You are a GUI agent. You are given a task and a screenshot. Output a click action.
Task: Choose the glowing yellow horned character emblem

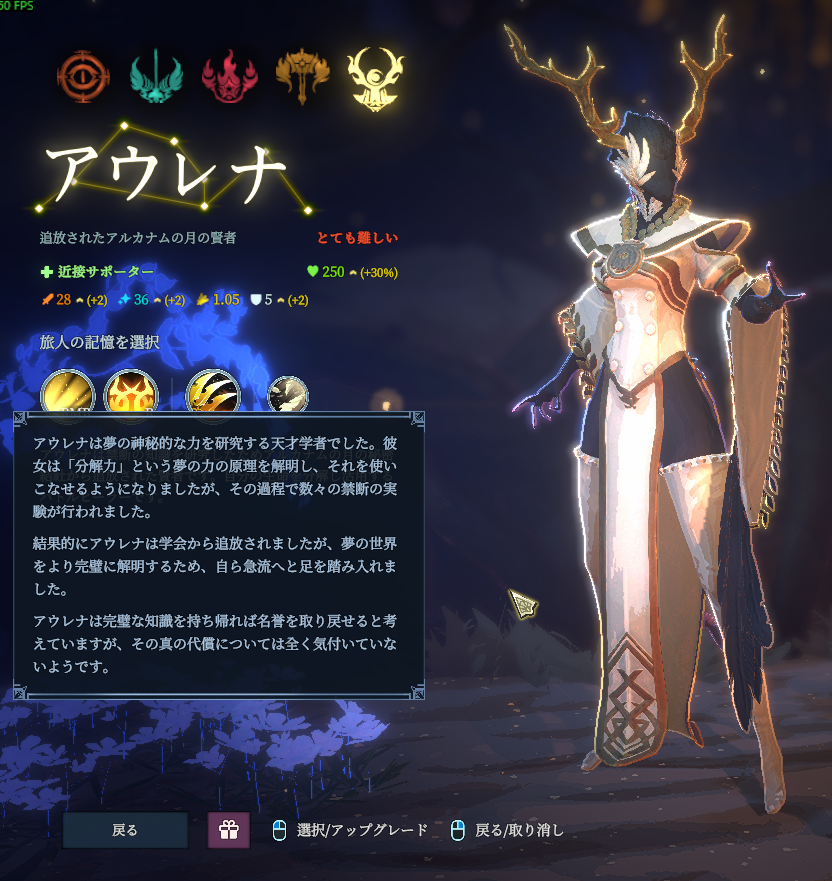(x=375, y=77)
